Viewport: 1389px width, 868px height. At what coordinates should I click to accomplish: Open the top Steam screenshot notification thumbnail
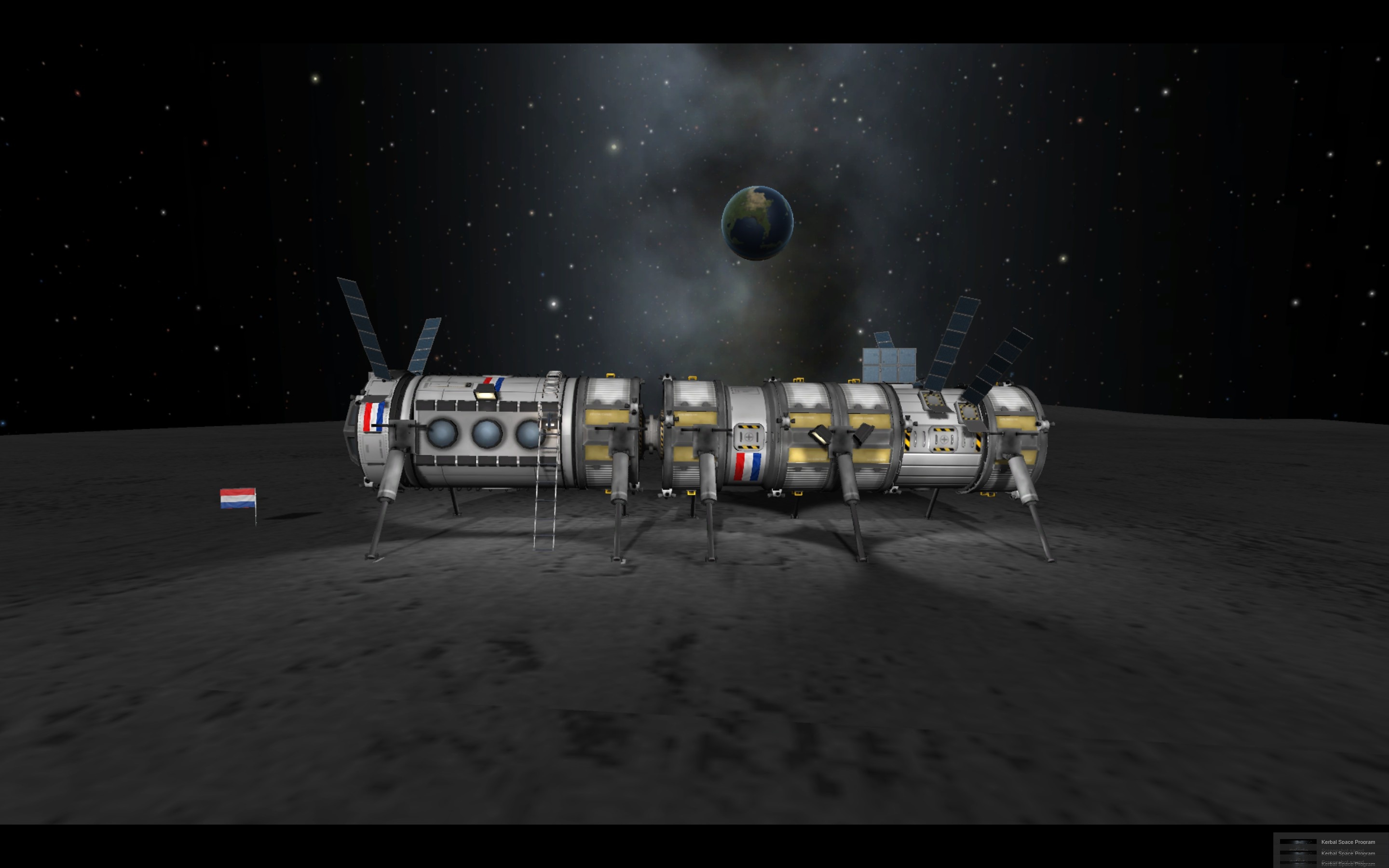tap(1298, 842)
